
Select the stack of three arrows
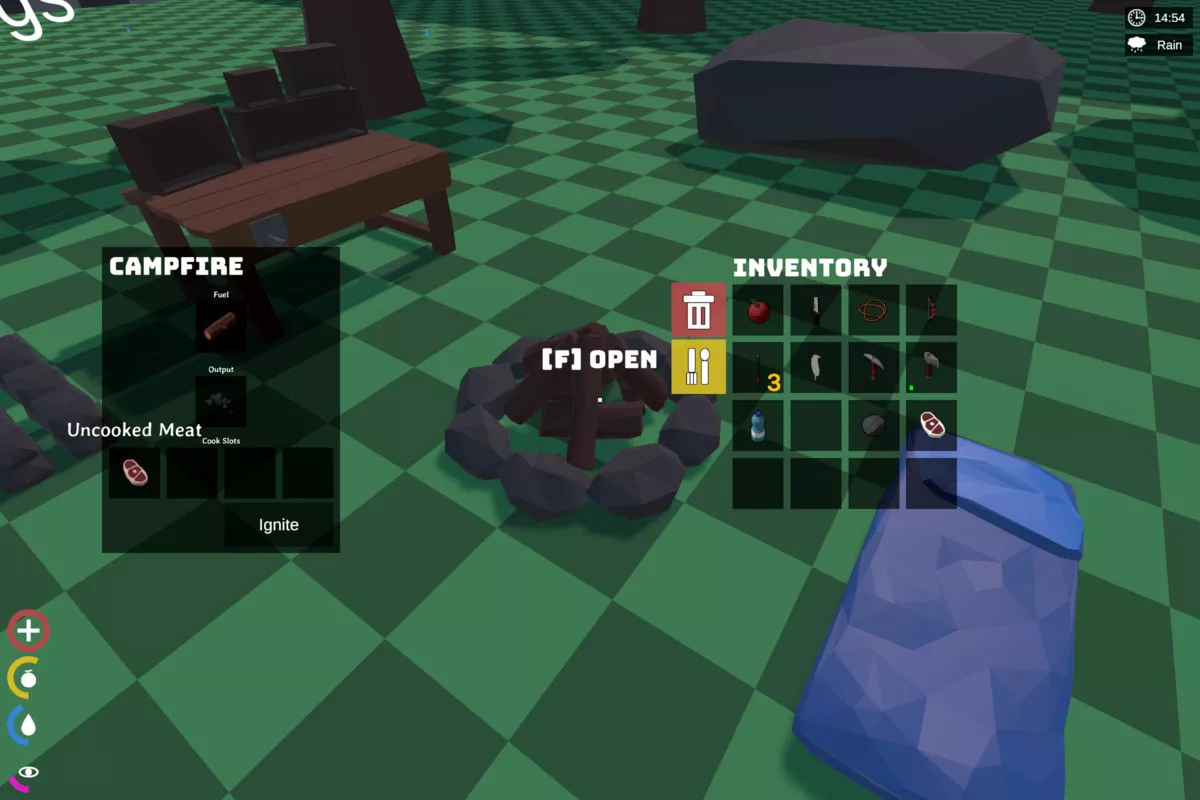coord(758,368)
